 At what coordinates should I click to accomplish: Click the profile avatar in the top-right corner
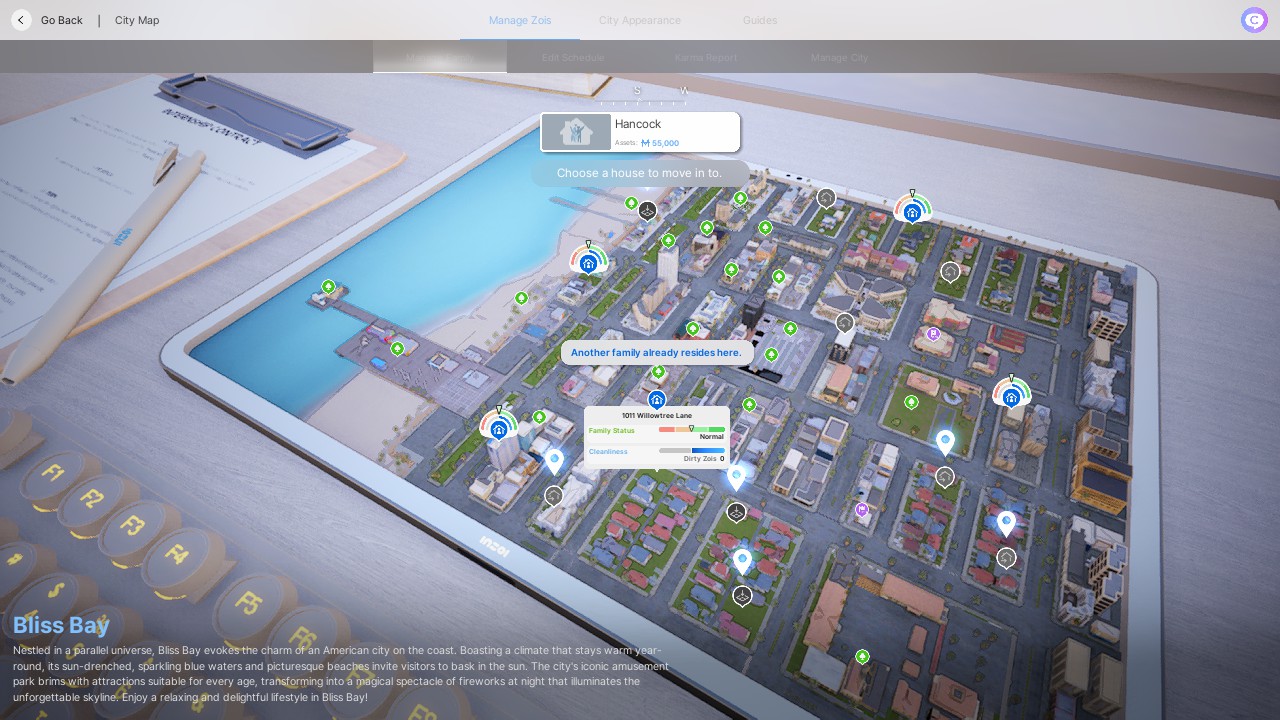pos(1253,20)
